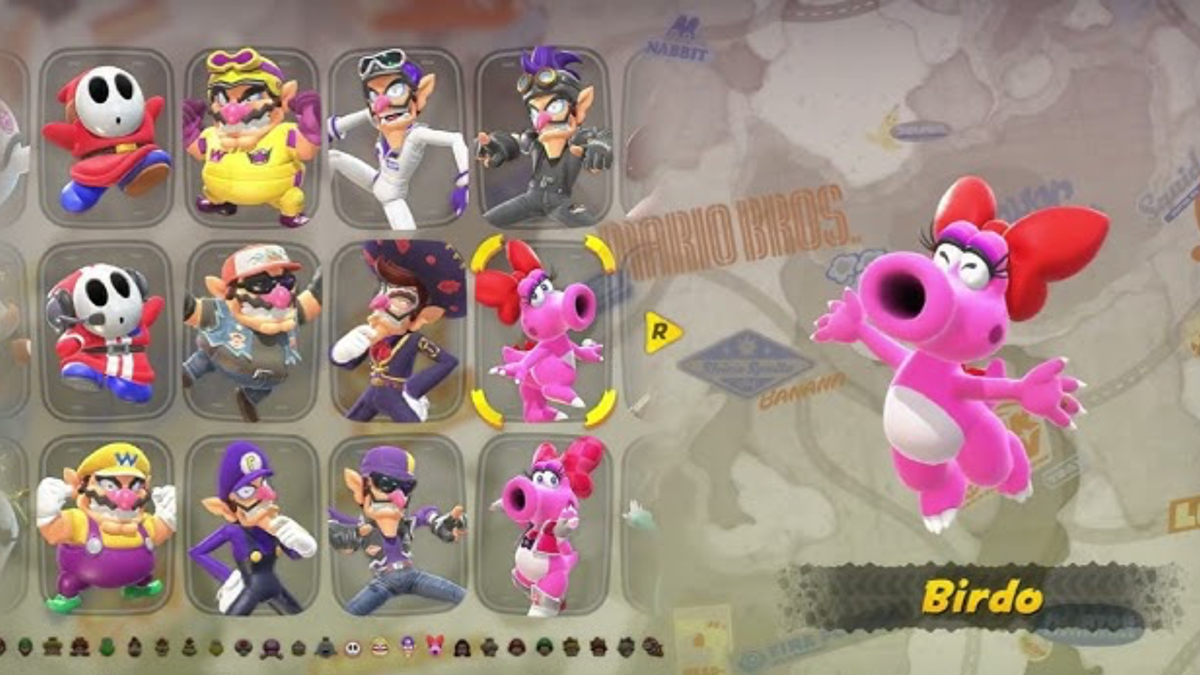
Task: Choose Wario in yellow biker outfit with goggles
Action: tap(251, 137)
